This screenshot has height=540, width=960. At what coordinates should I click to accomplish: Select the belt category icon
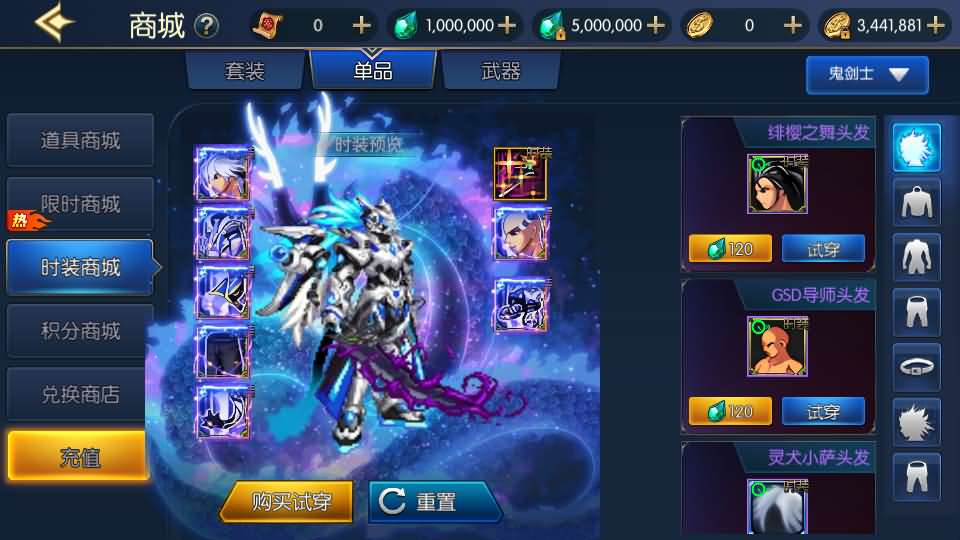click(x=916, y=367)
